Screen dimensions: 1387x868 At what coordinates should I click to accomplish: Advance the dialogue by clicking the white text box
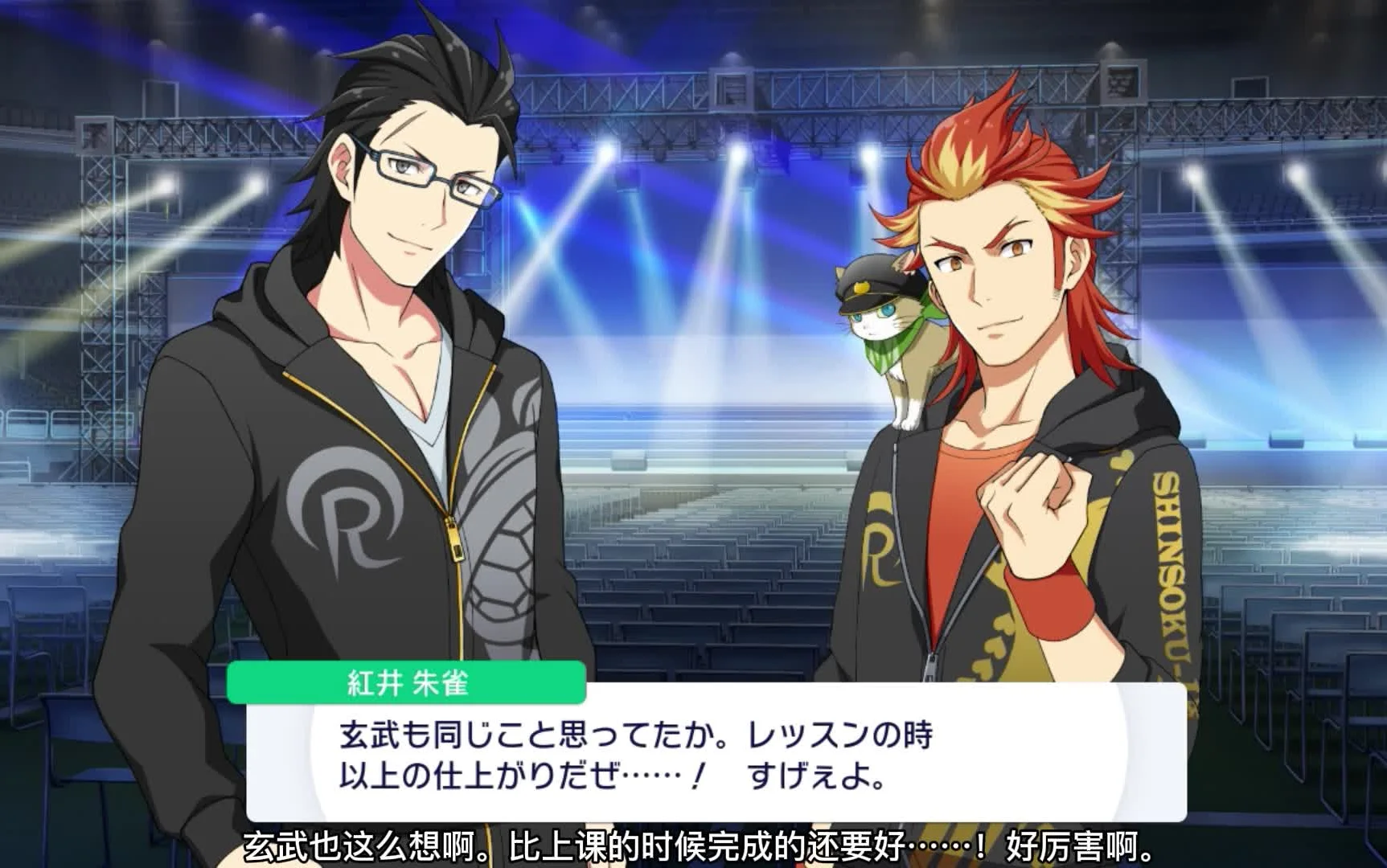716,755
